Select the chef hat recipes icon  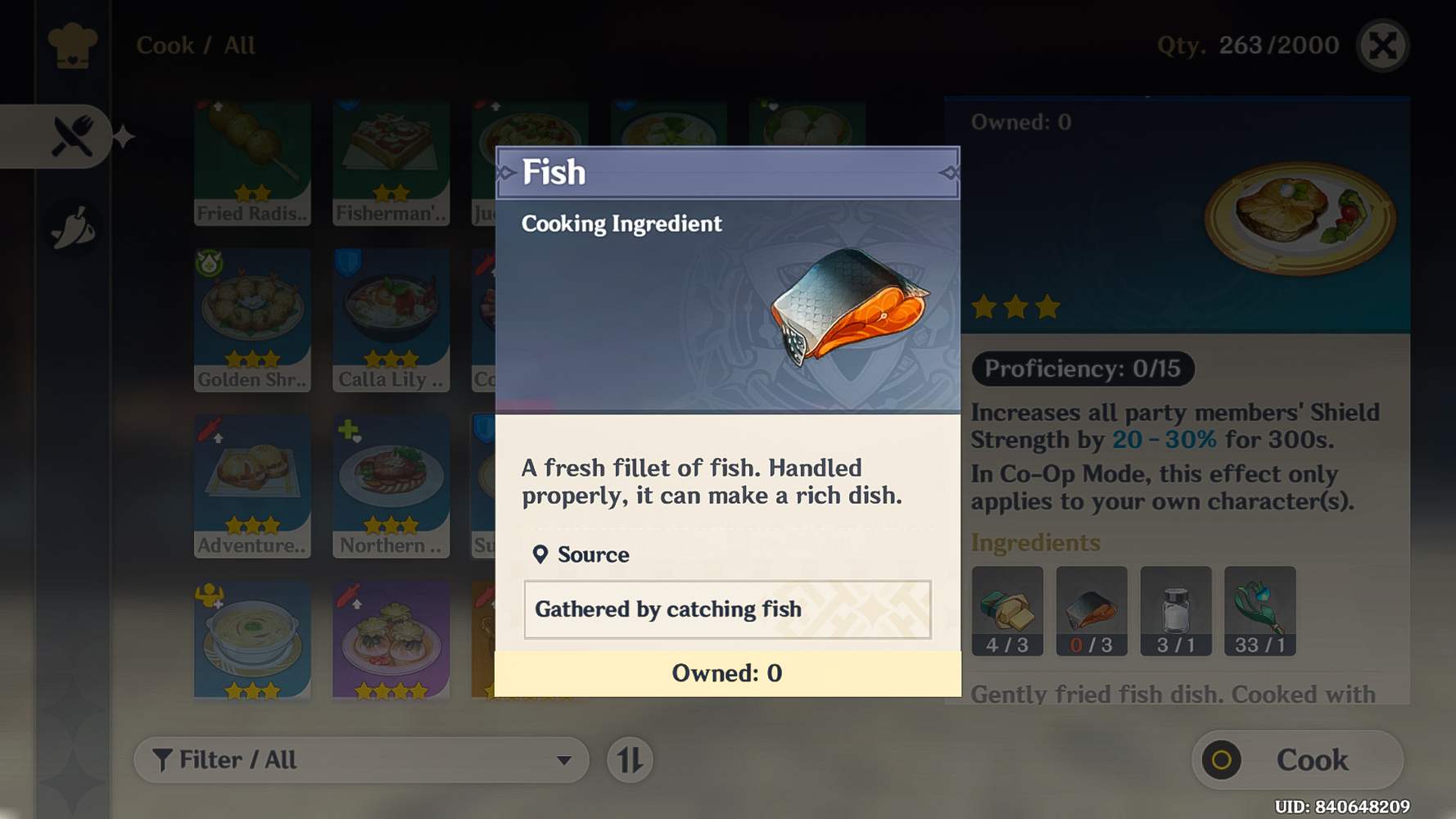(x=72, y=48)
